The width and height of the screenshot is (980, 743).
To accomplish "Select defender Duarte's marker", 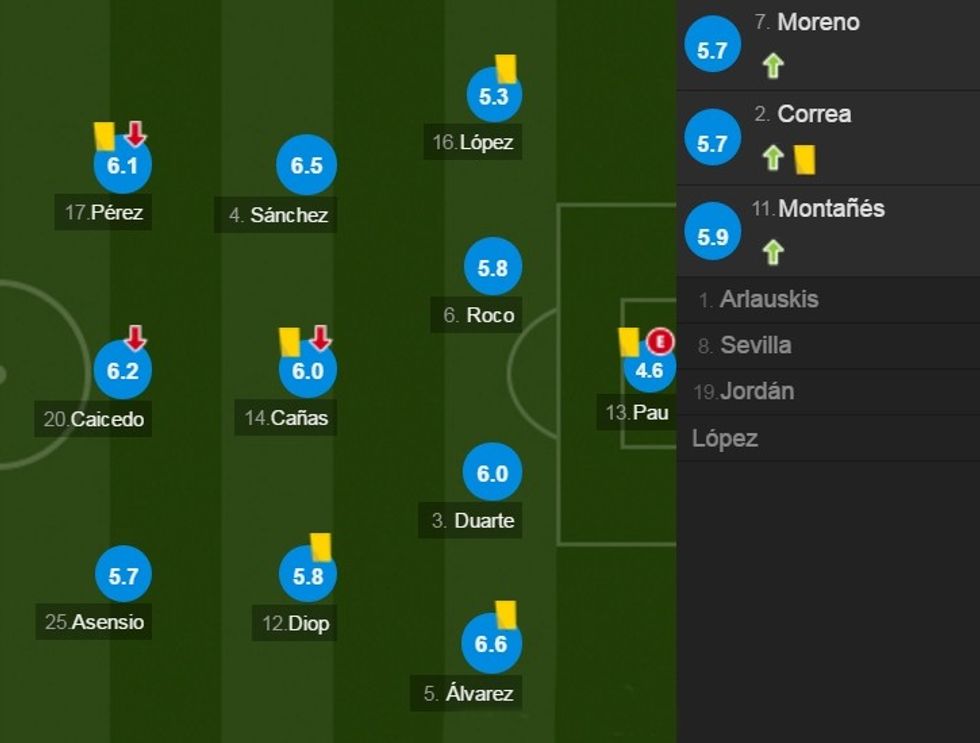I will [x=492, y=474].
